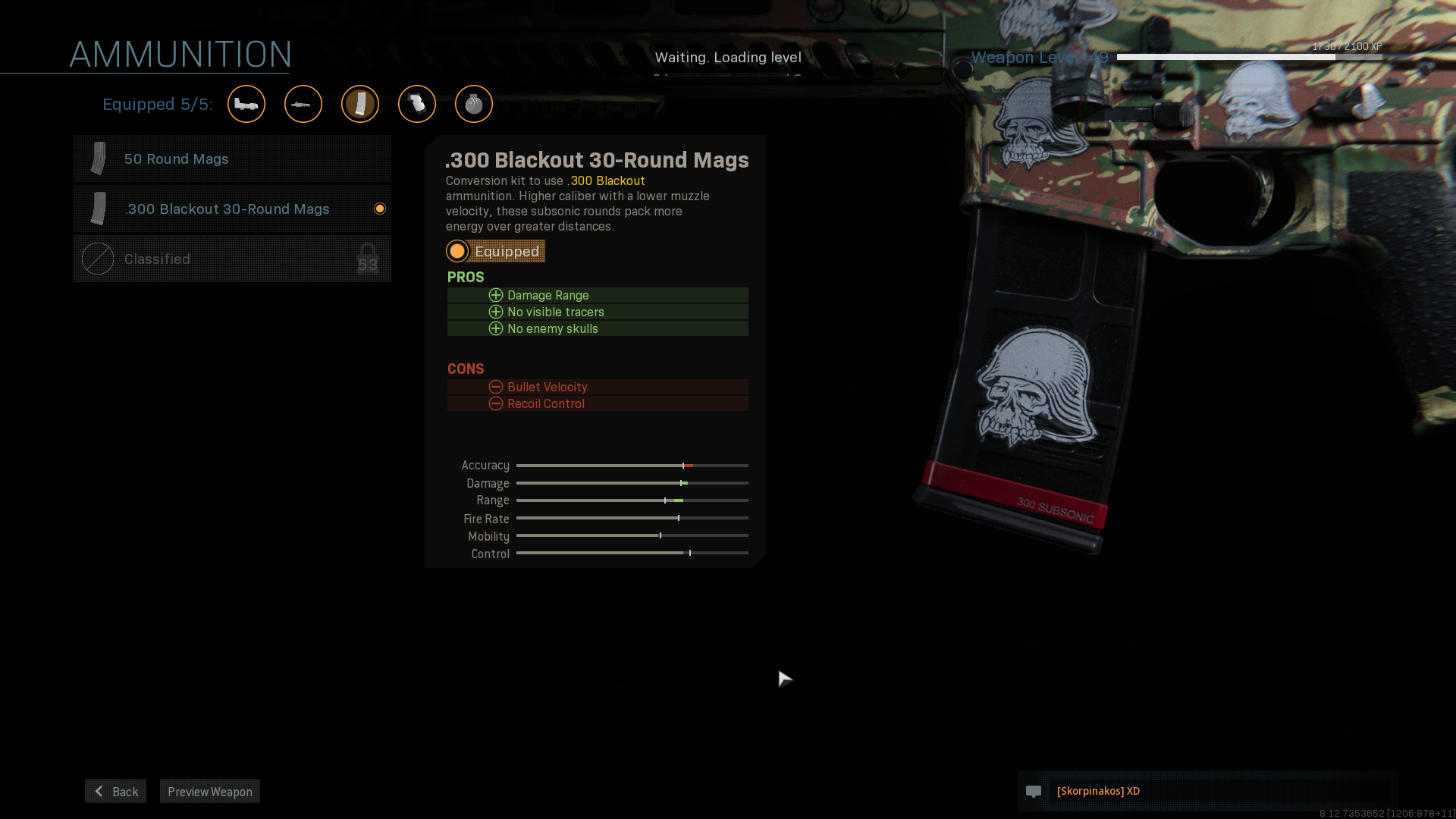Screen dimensions: 1456x819
Task: Go back with the Back button
Action: pos(115,792)
